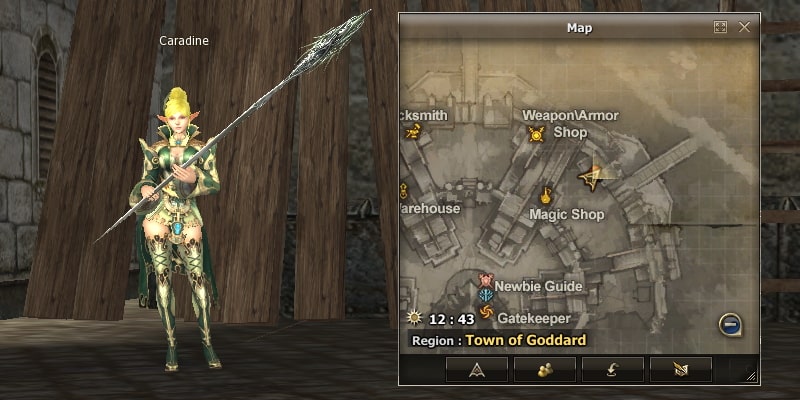Select the Magic Shop marker
Viewport: 800px width, 400px height.
[x=547, y=195]
